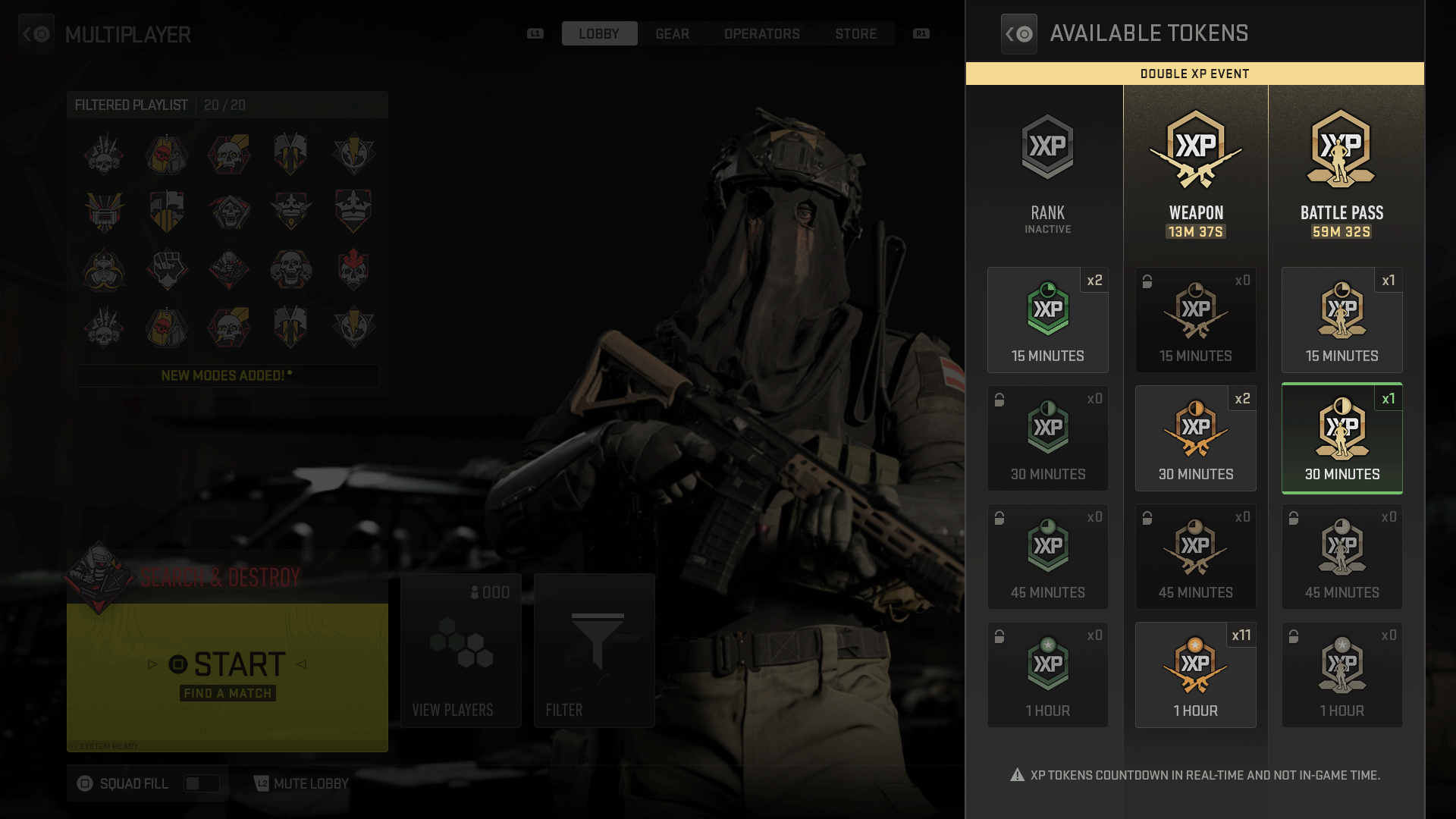The height and width of the screenshot is (819, 1456).
Task: Open the playlist Filter
Action: pyautogui.click(x=594, y=651)
